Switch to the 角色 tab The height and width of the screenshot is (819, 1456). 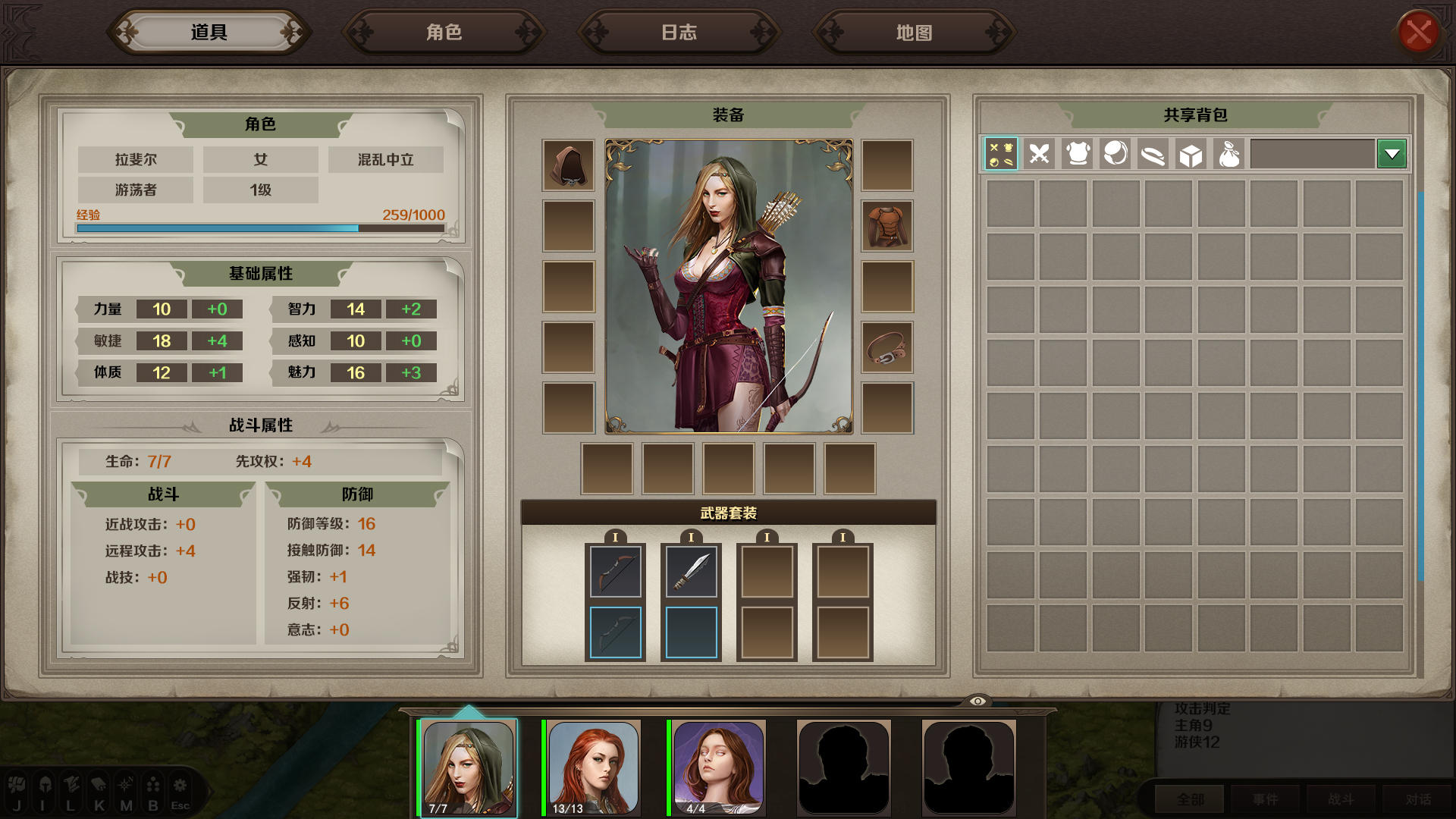pyautogui.click(x=444, y=32)
